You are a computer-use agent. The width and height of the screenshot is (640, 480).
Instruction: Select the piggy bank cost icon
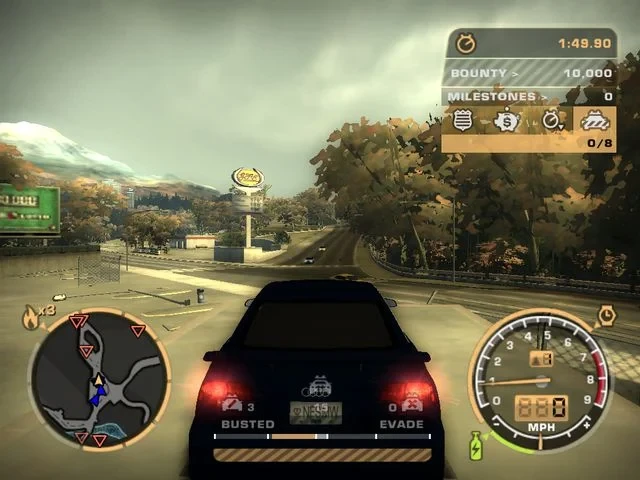[508, 121]
